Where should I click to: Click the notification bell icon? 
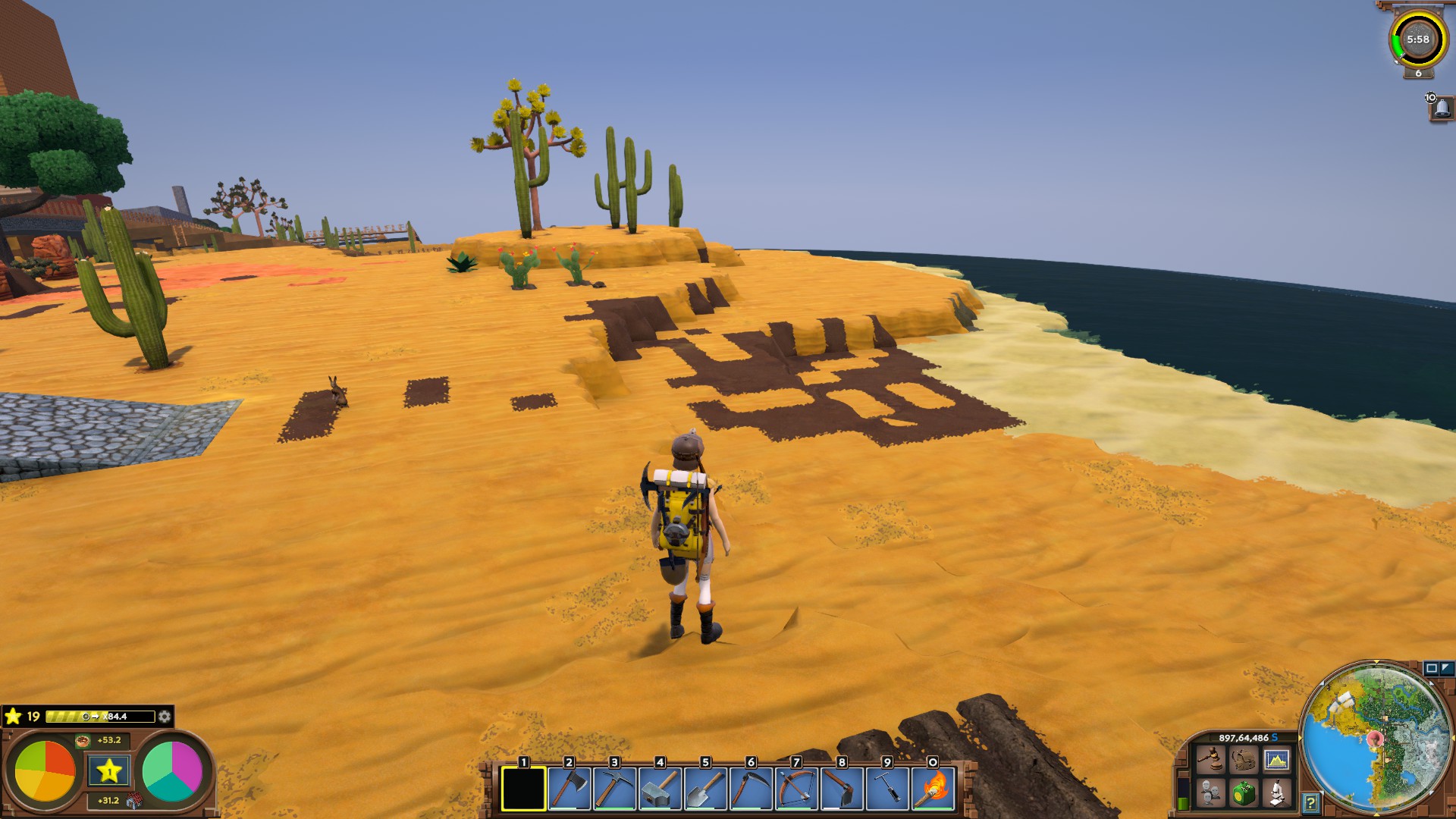[1442, 108]
